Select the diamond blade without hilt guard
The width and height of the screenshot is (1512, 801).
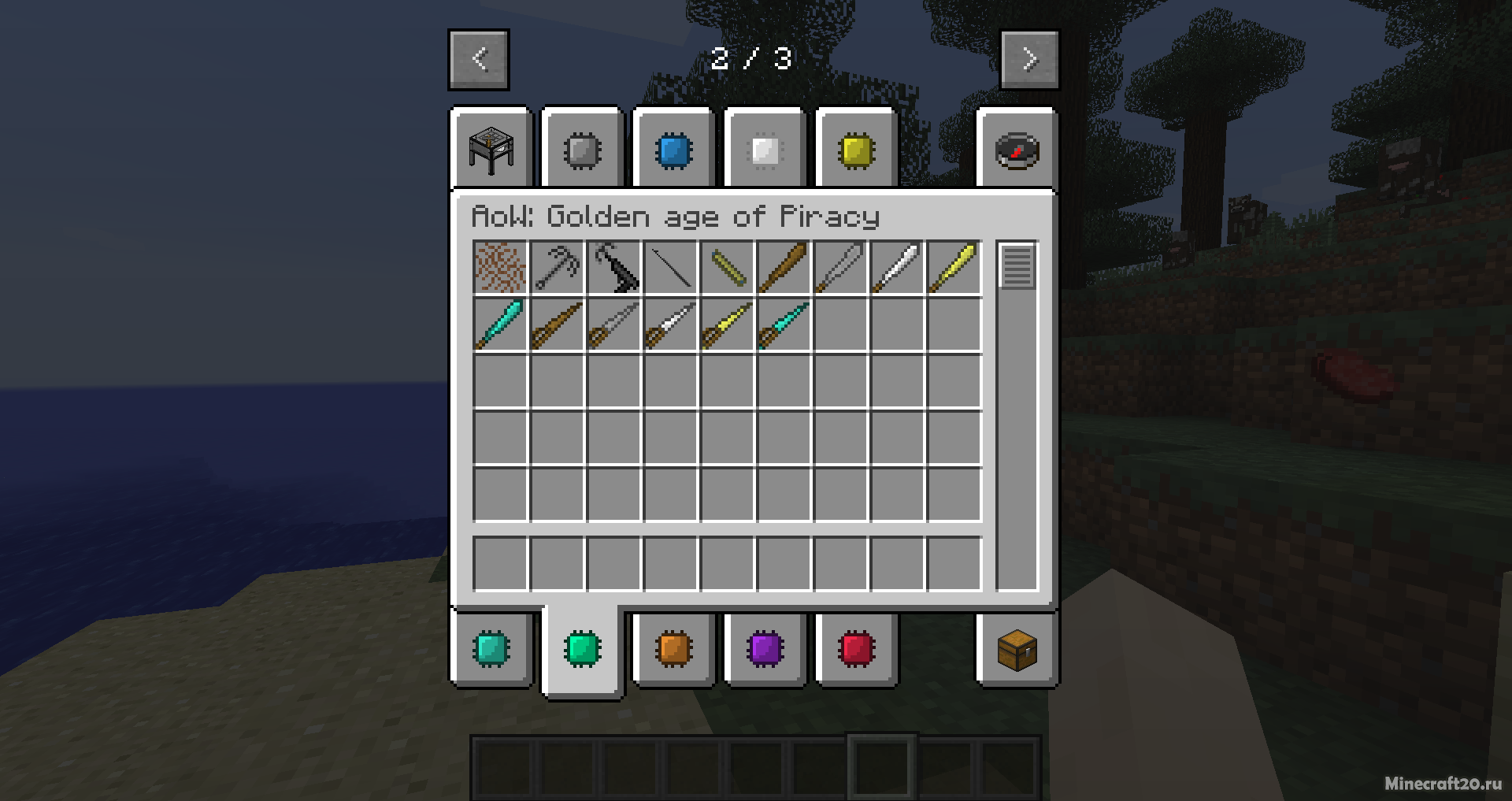pos(500,324)
